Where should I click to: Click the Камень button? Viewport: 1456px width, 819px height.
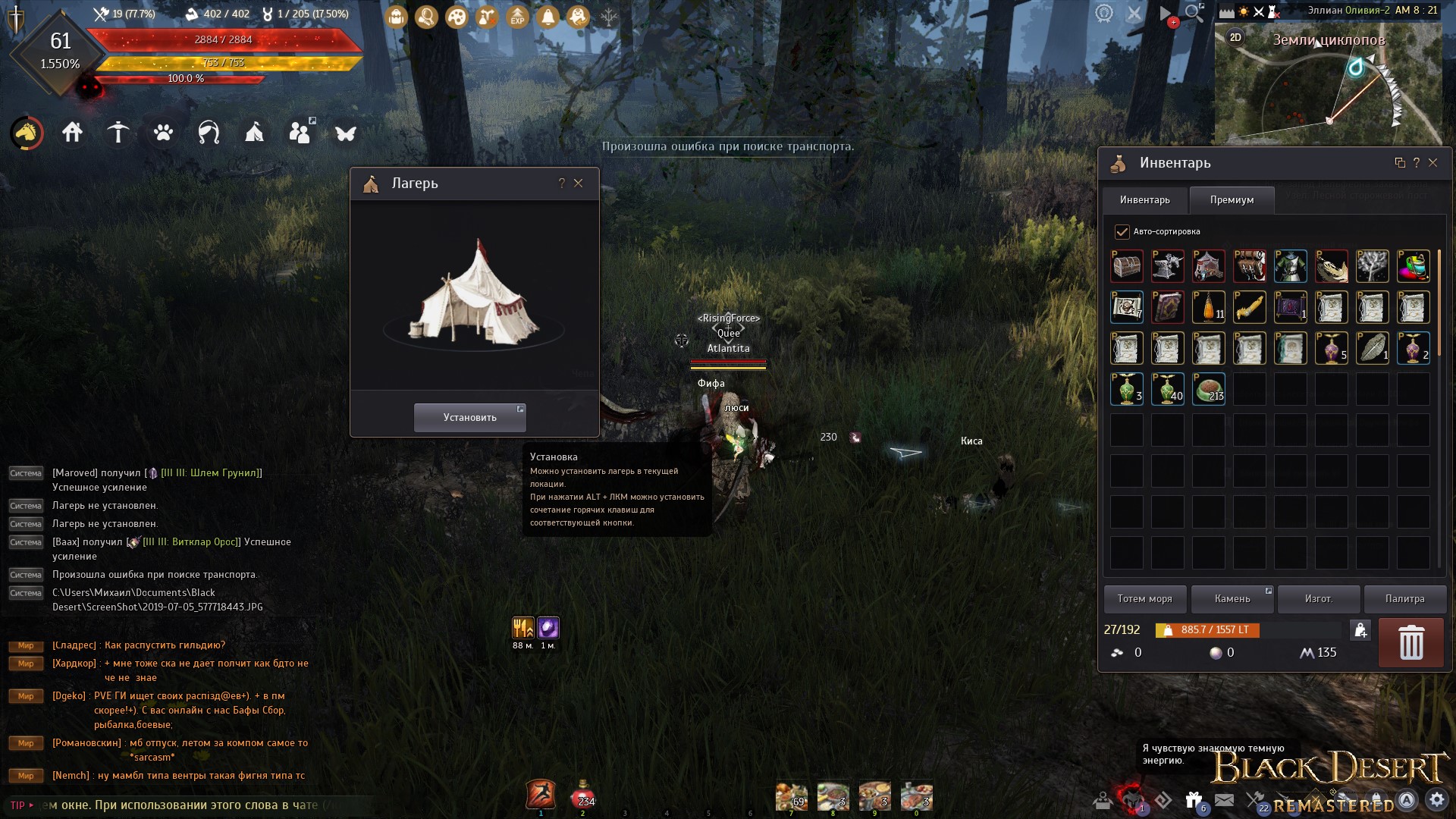[x=1232, y=598]
